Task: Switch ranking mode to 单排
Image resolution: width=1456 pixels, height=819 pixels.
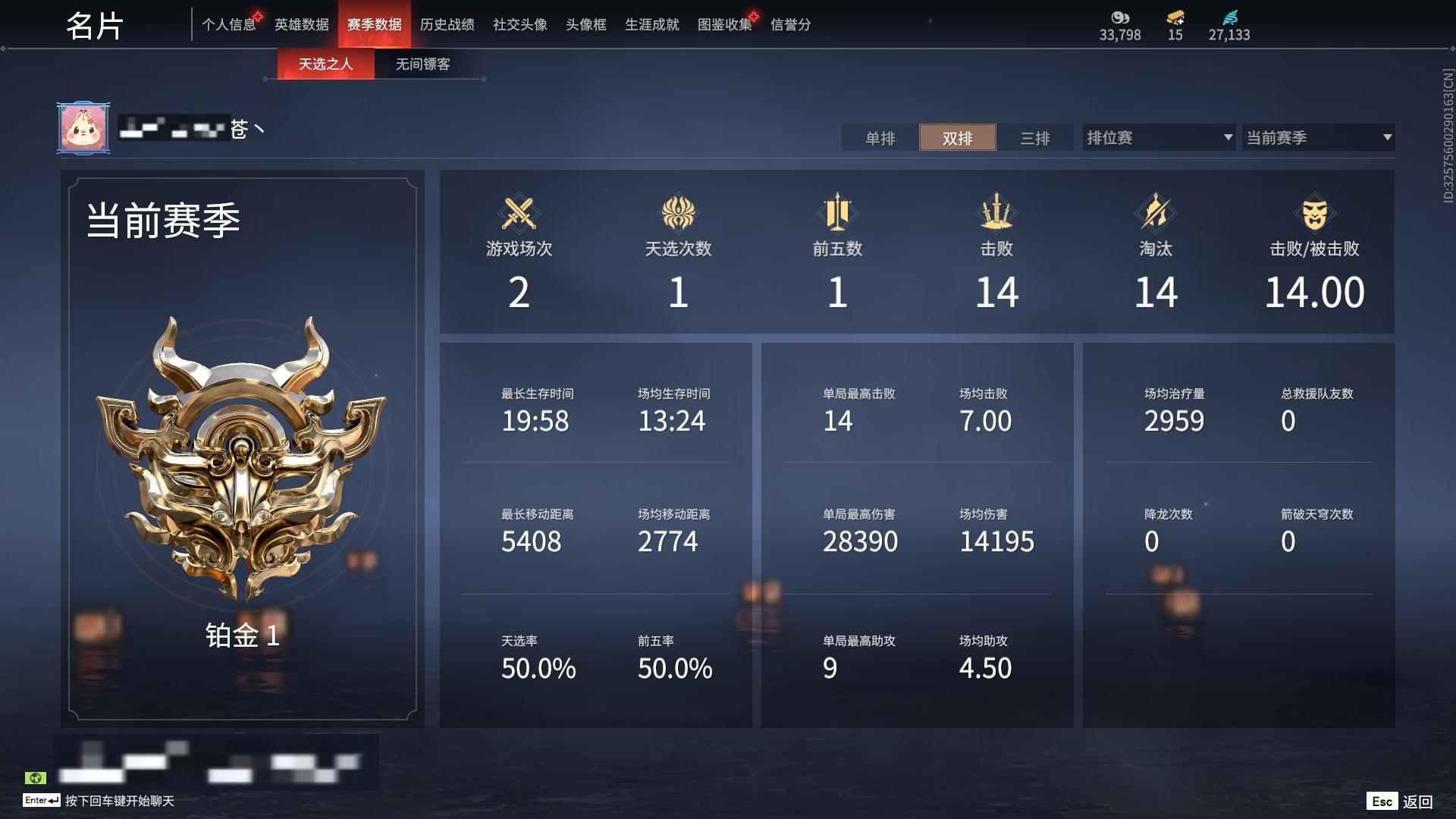Action: (x=880, y=138)
